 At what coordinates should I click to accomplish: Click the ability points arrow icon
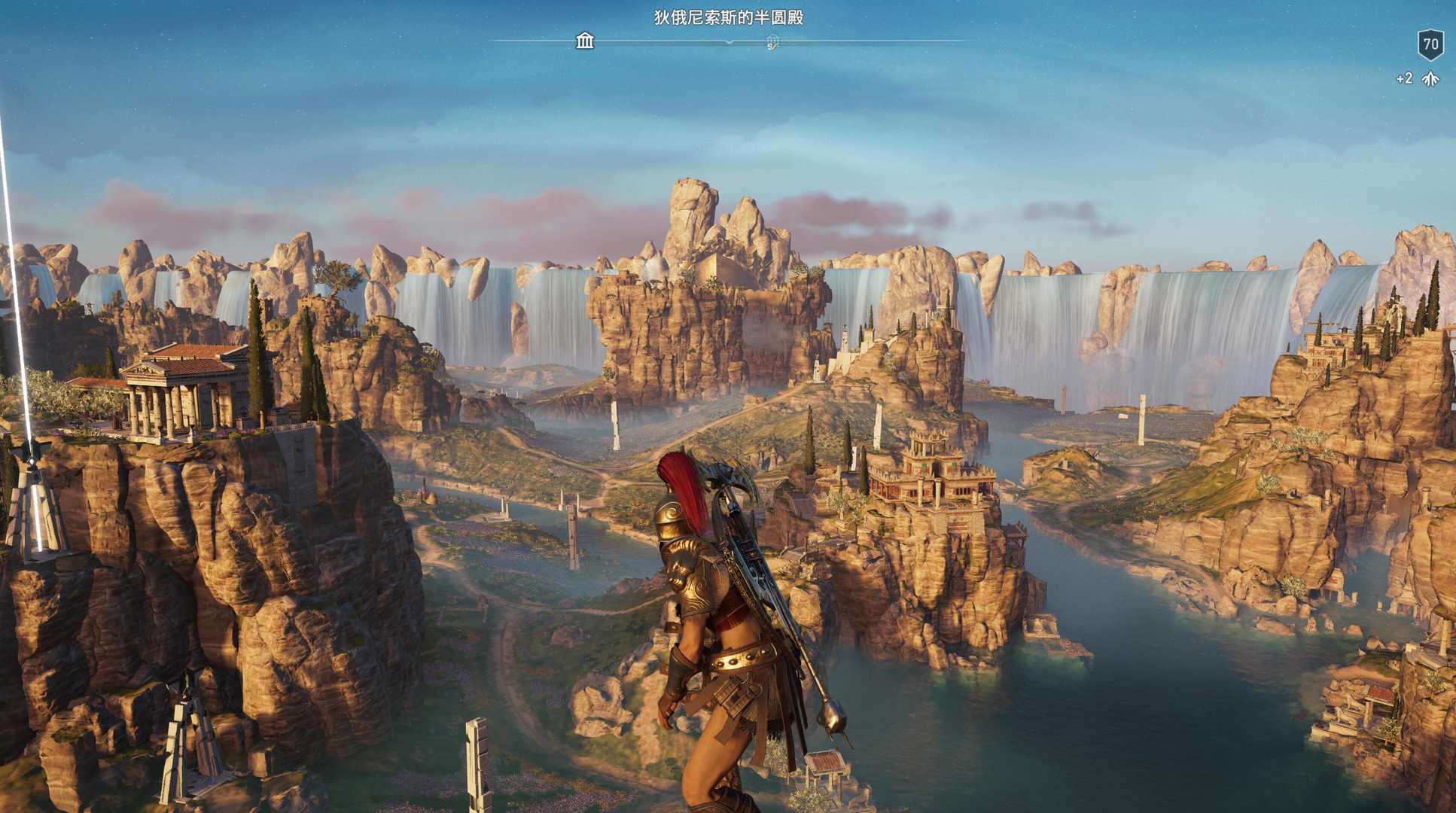[1430, 79]
